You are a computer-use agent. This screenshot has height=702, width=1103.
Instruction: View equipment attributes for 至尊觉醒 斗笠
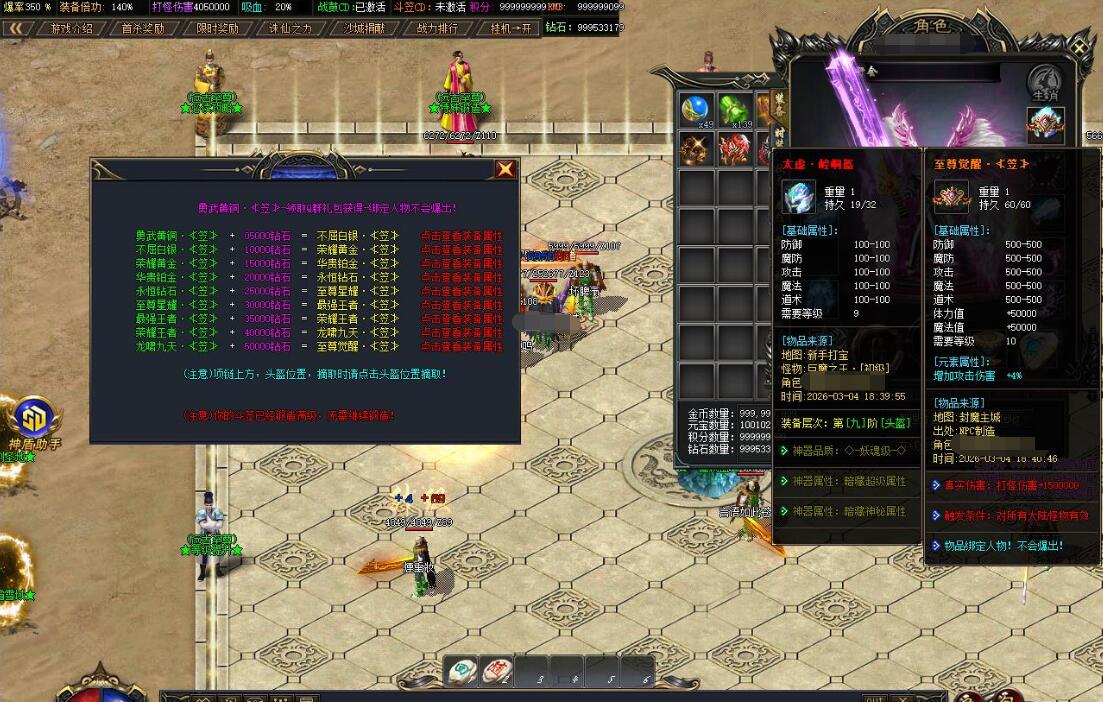[x=461, y=346]
